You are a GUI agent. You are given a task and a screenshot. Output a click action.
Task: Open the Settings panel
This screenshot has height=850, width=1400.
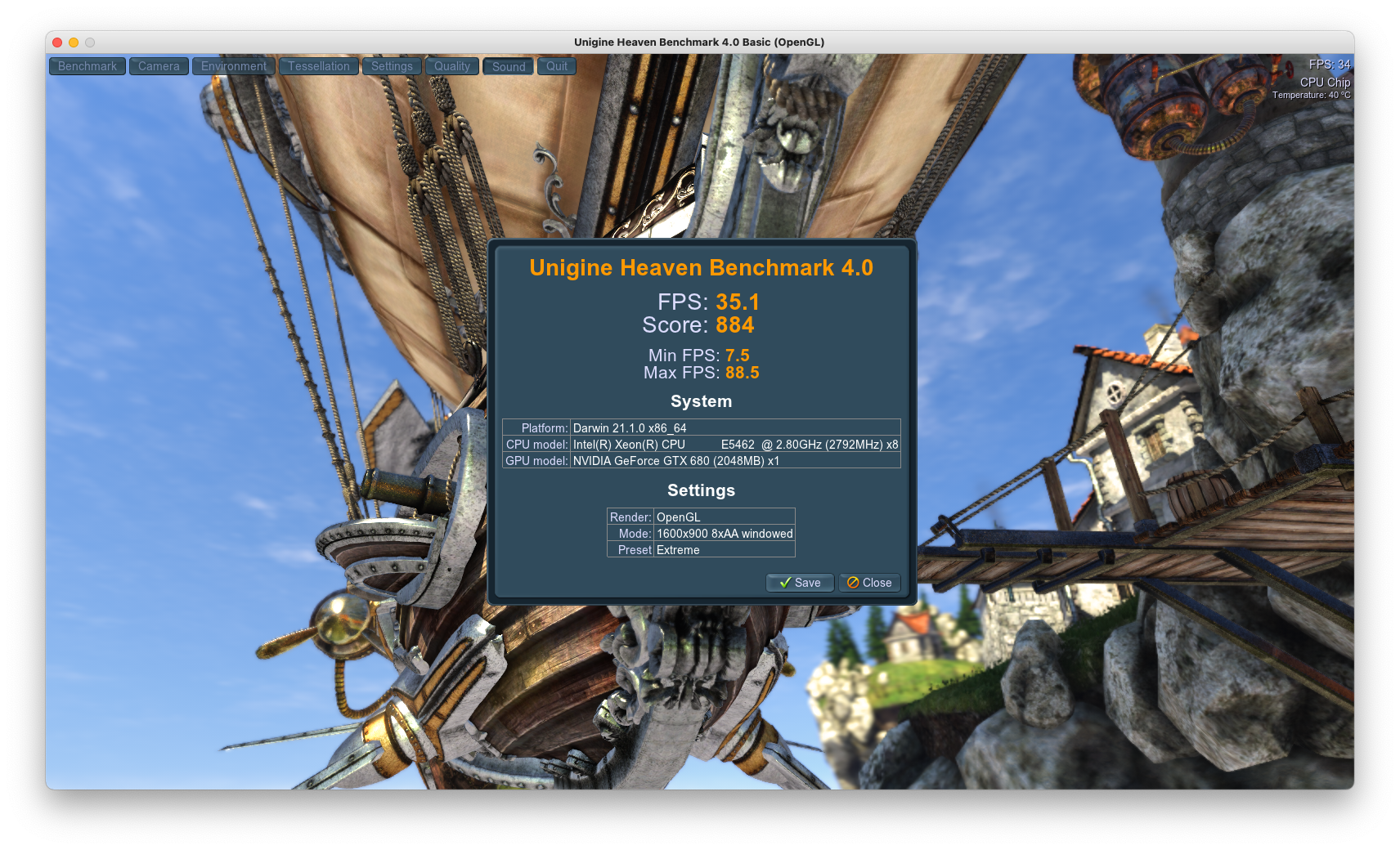coord(392,66)
